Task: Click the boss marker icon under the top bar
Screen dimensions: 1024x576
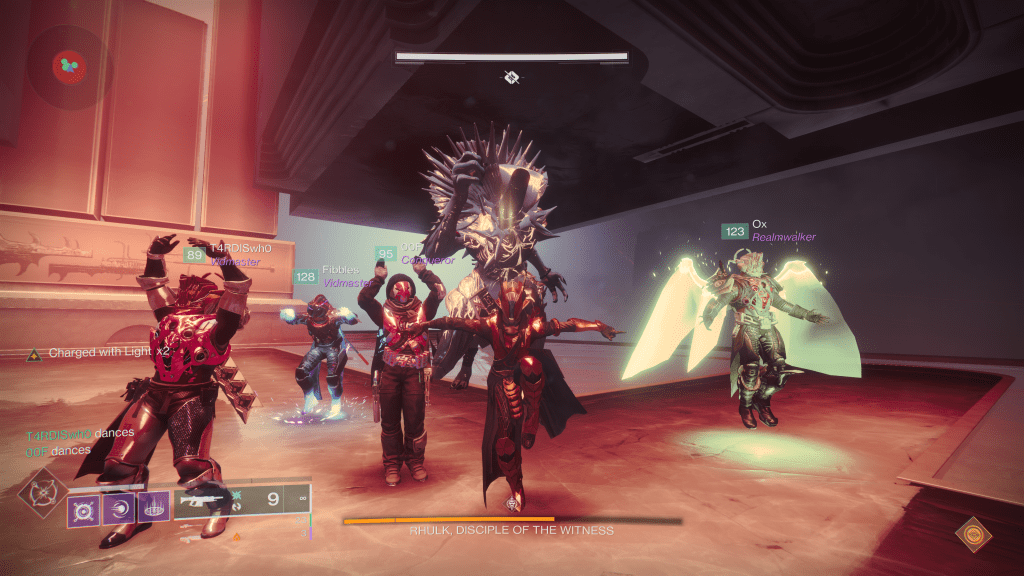Action: 511,76
